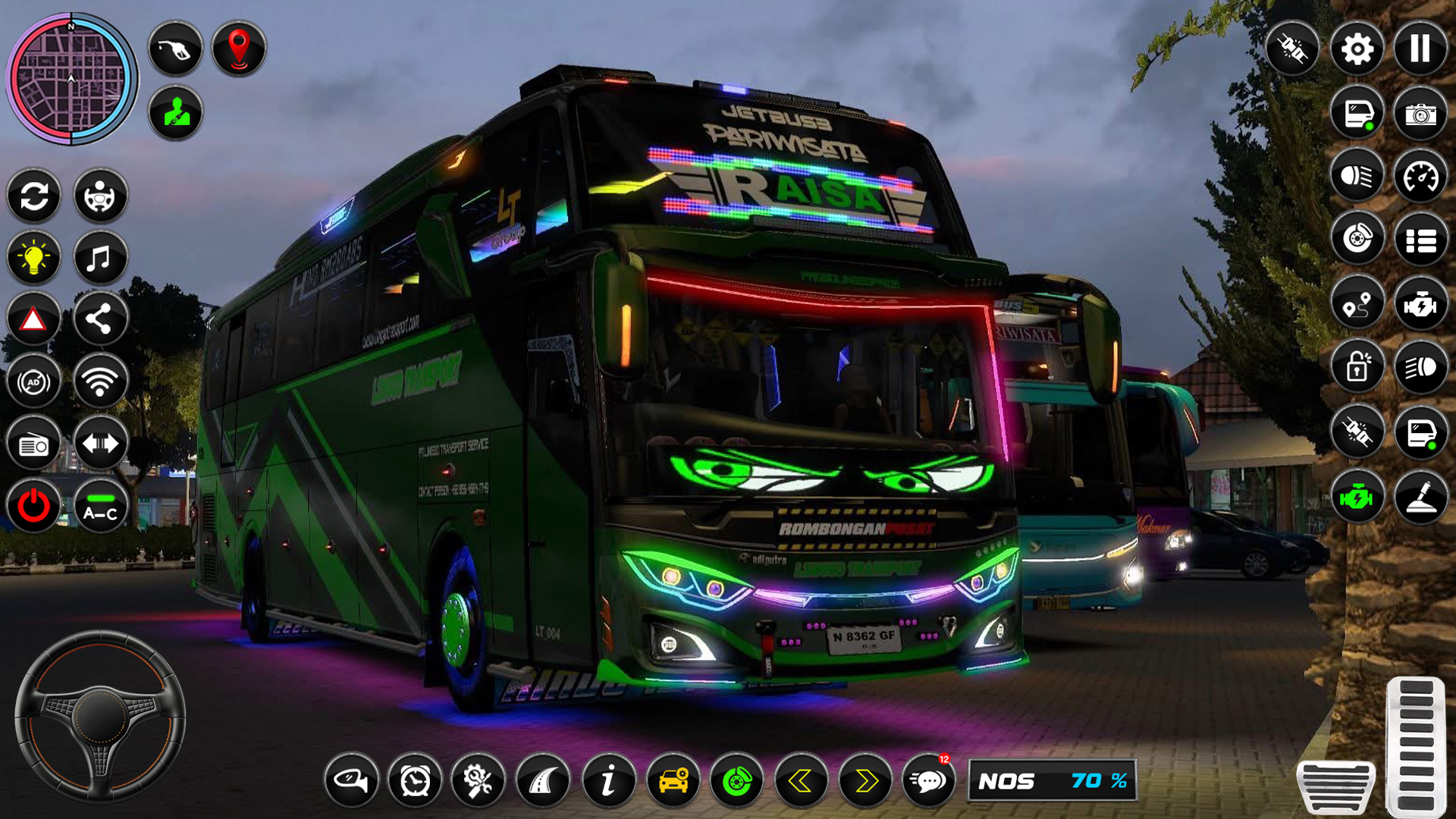Toggle the A-C air conditioning switch
This screenshot has height=819, width=1456.
(99, 506)
